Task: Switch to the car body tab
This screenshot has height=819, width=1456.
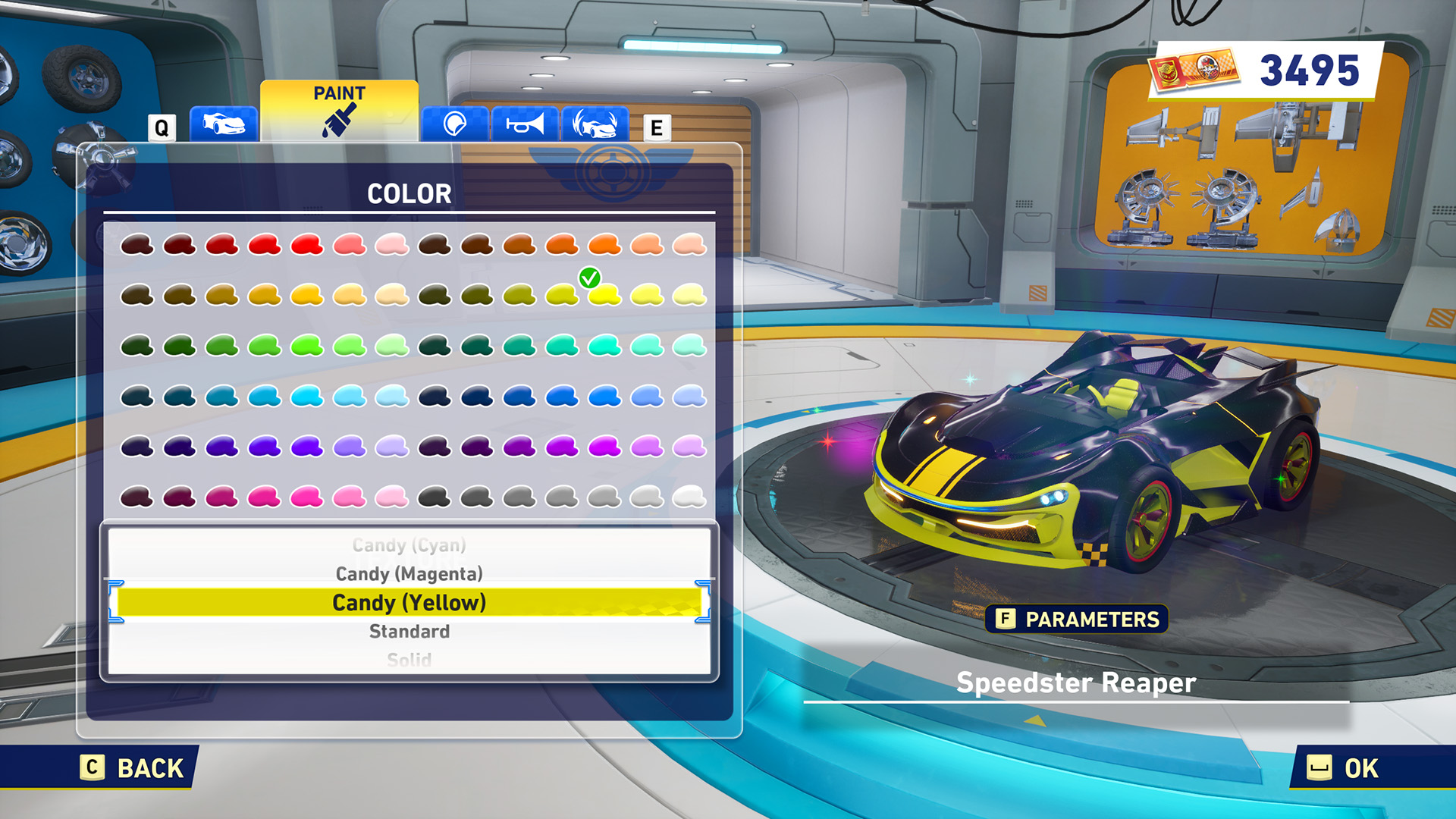Action: (224, 123)
